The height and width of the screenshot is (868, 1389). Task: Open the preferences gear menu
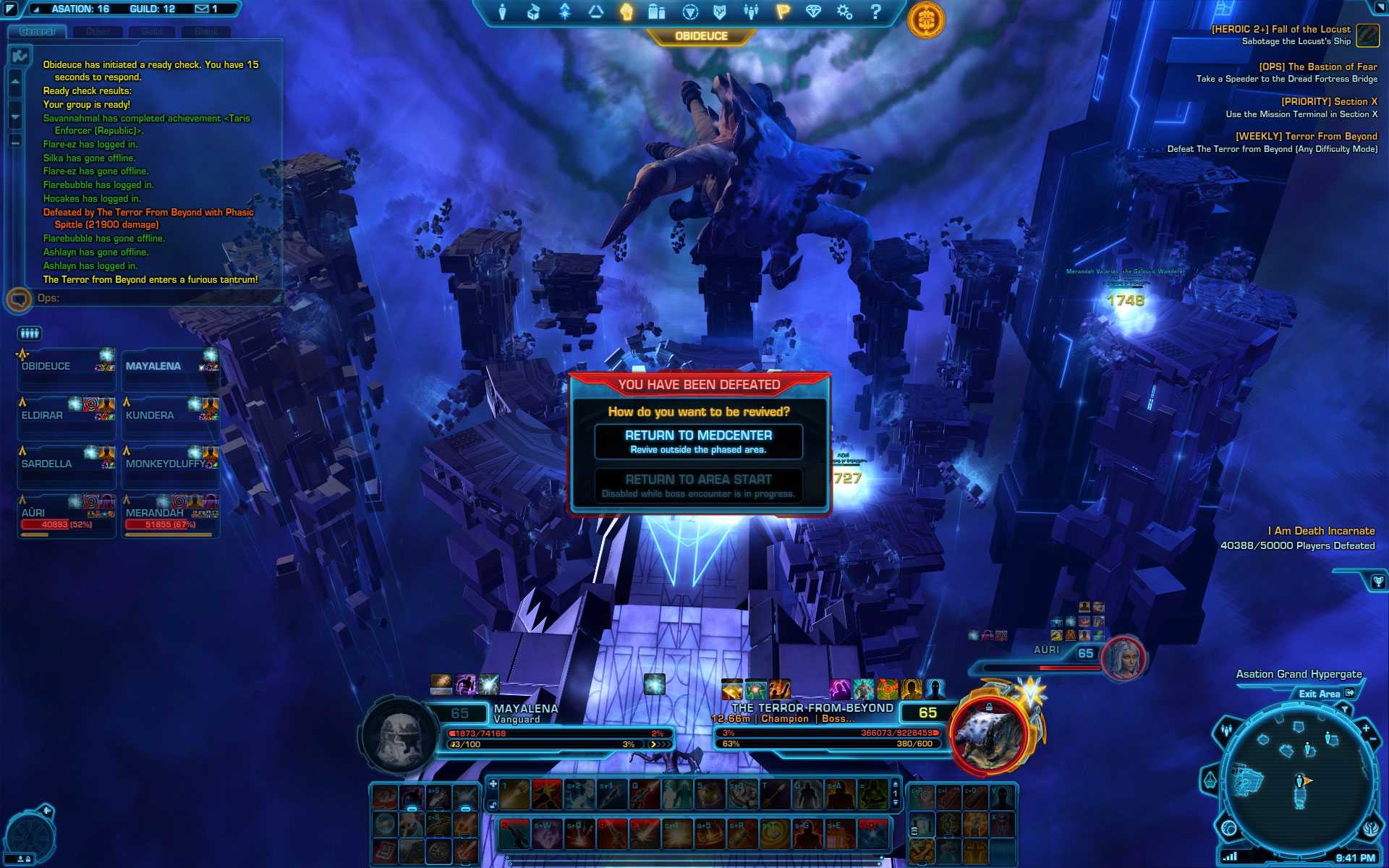(844, 12)
